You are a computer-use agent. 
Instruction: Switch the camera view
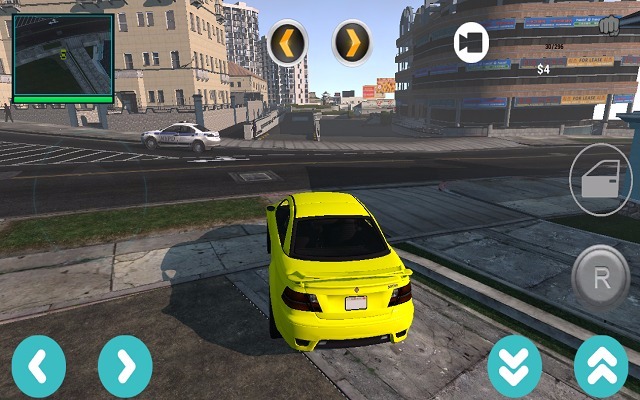point(471,43)
